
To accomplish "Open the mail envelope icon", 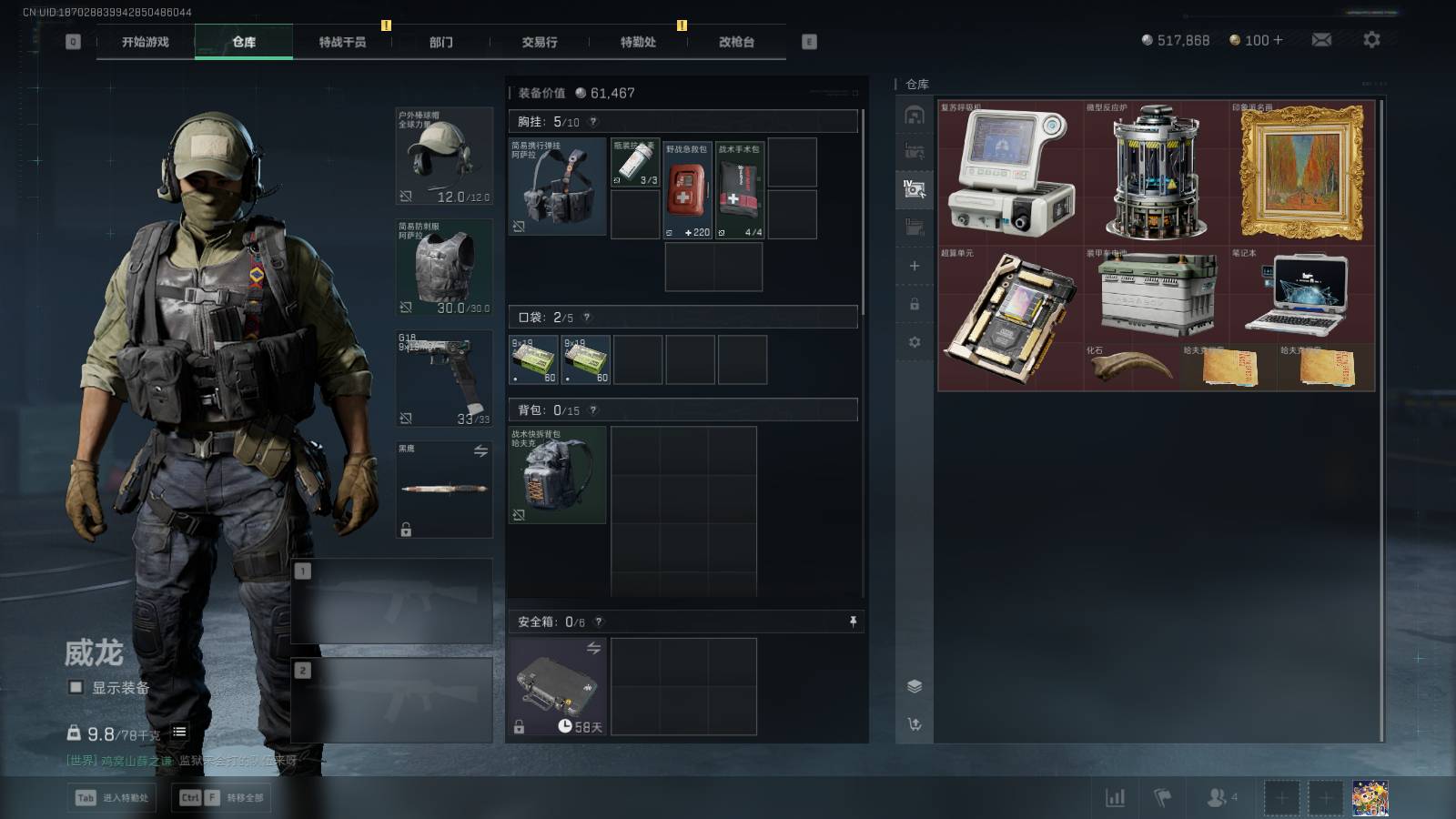I will click(1321, 39).
